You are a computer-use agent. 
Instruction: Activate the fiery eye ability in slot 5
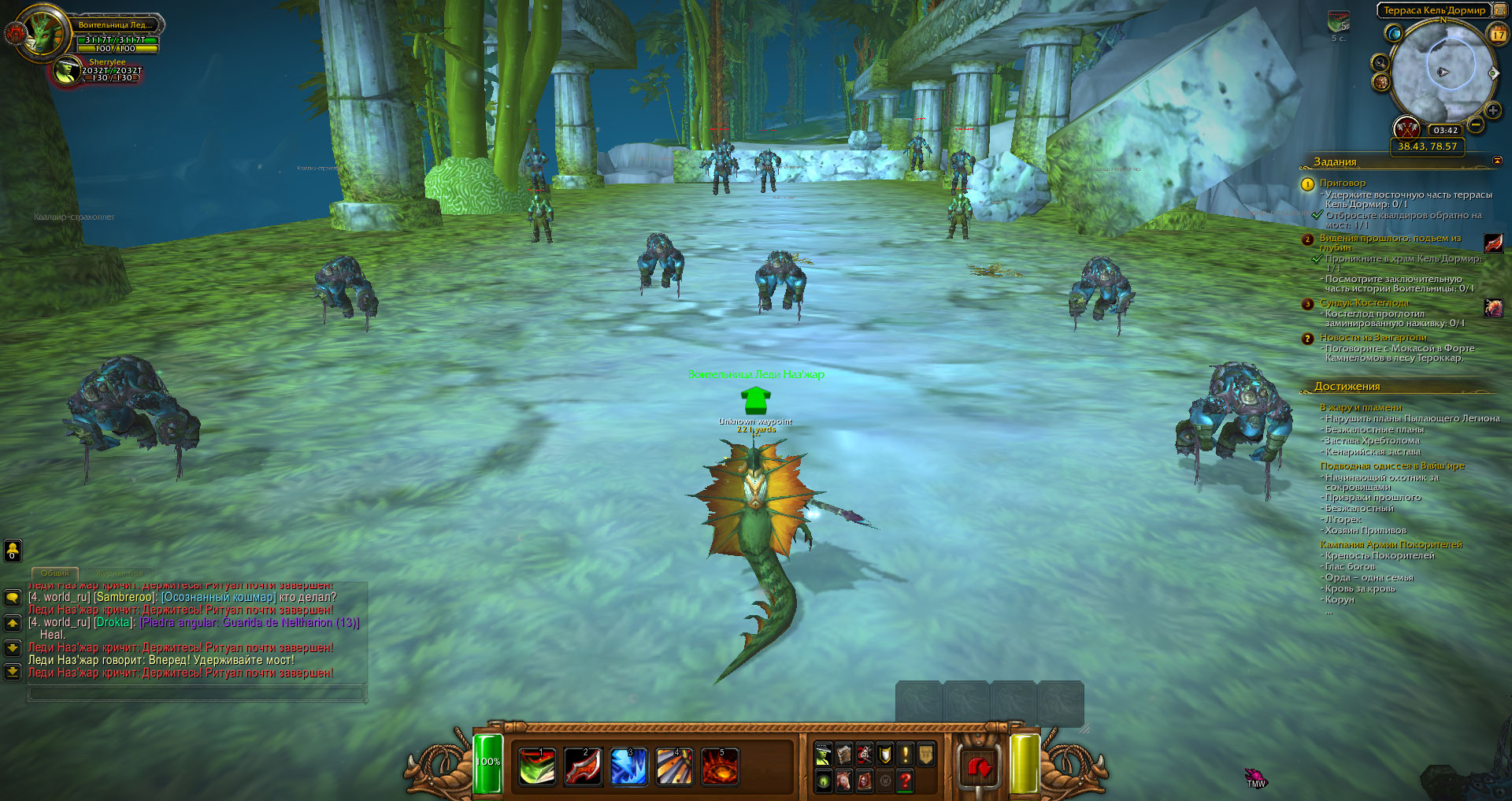[720, 766]
